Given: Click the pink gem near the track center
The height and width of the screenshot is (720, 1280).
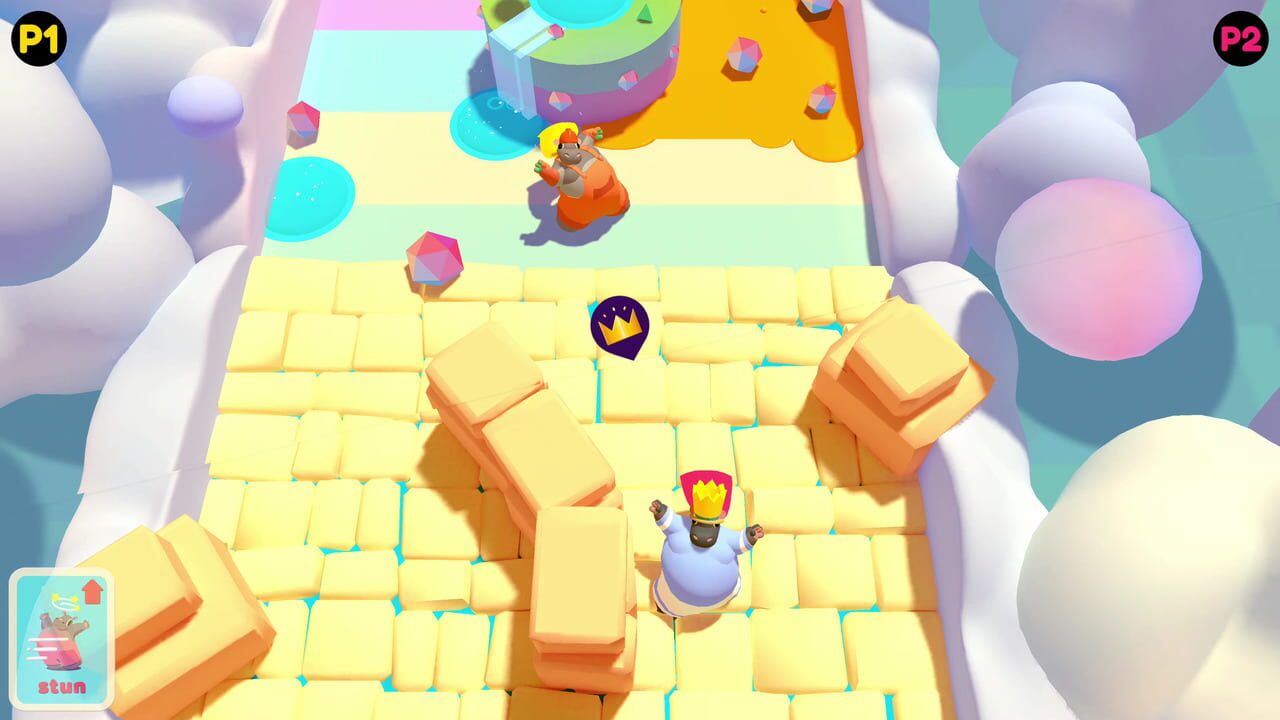Looking at the screenshot, I should tap(437, 255).
